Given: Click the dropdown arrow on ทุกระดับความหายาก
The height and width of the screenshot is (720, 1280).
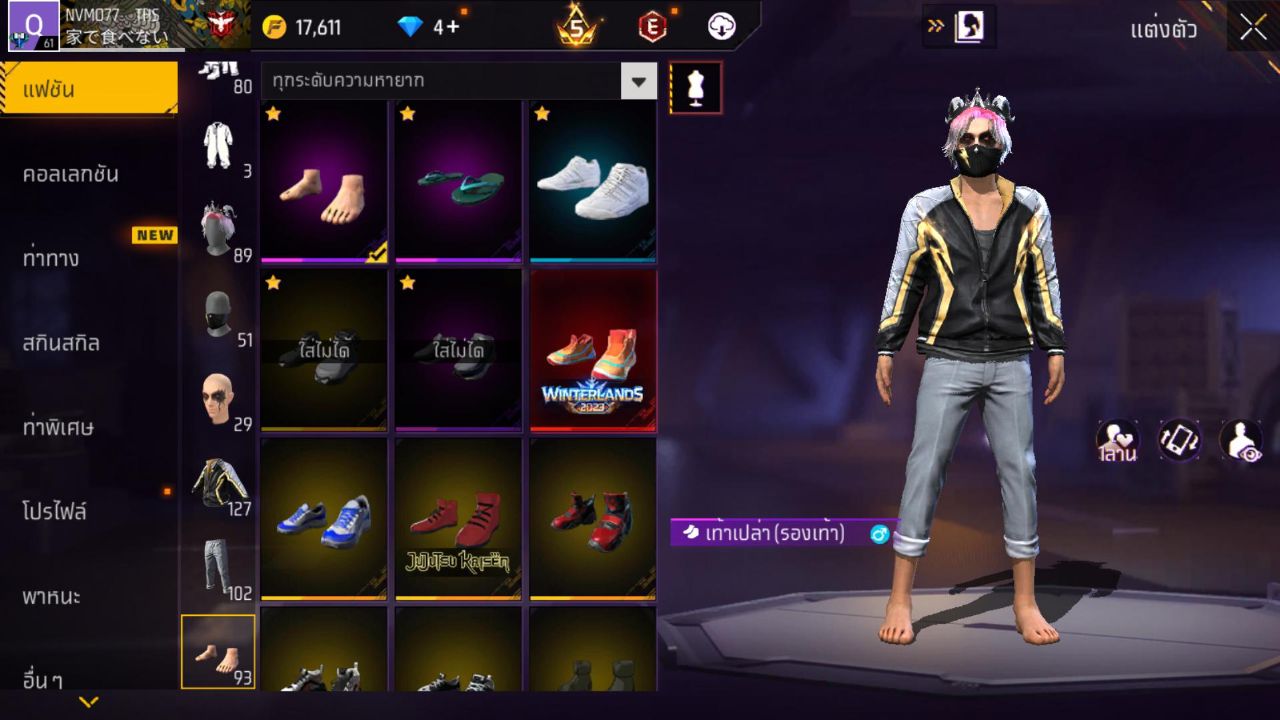Looking at the screenshot, I should (639, 82).
